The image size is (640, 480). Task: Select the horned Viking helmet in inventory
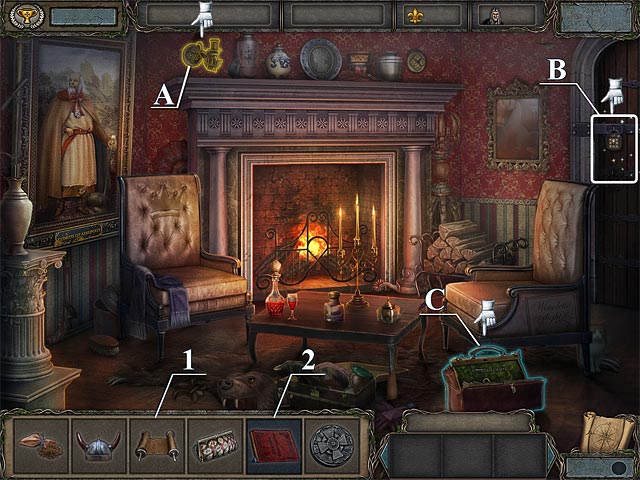coord(100,446)
